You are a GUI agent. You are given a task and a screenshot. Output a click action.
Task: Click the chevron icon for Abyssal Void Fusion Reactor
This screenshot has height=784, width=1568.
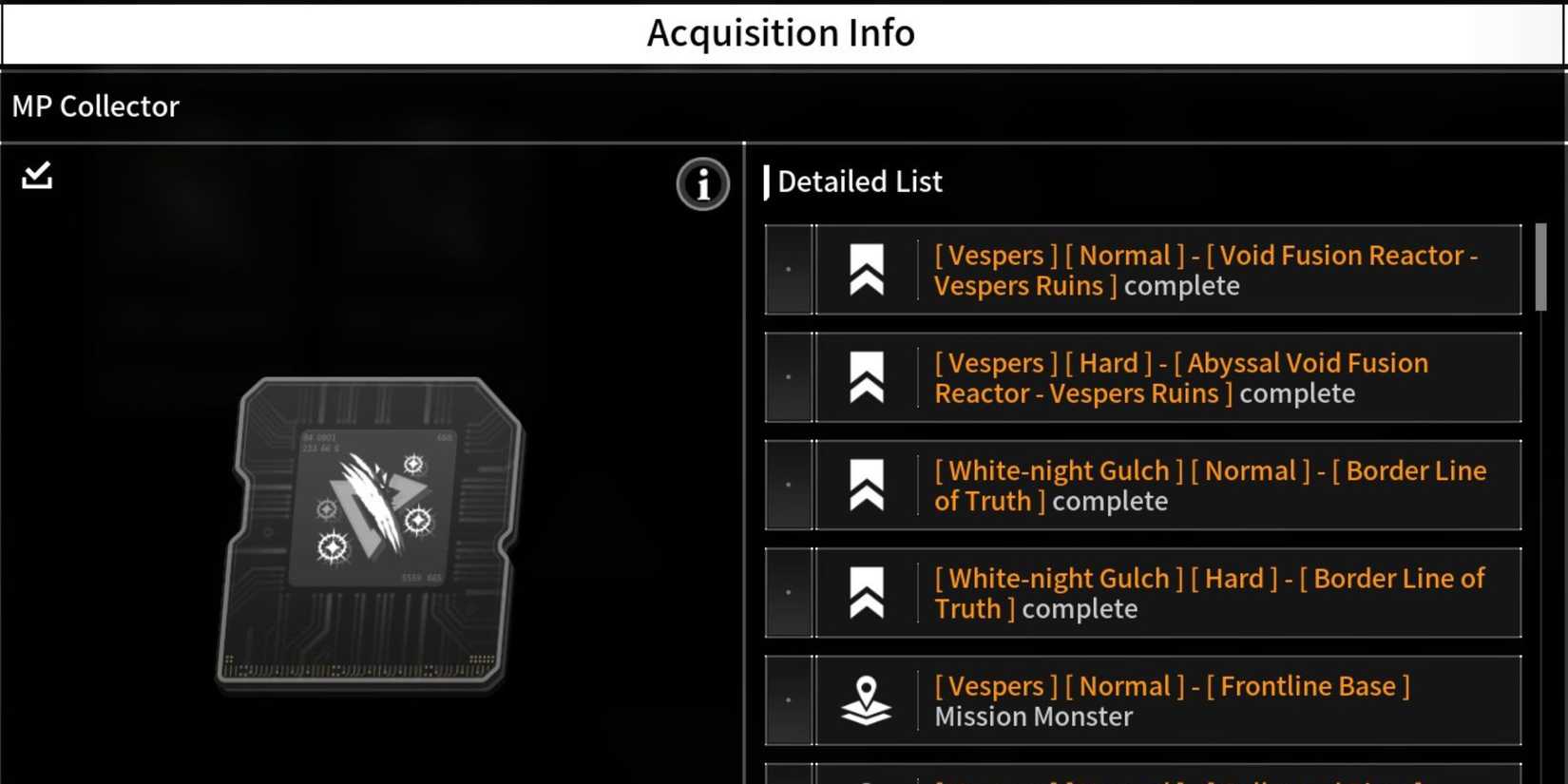tap(867, 377)
